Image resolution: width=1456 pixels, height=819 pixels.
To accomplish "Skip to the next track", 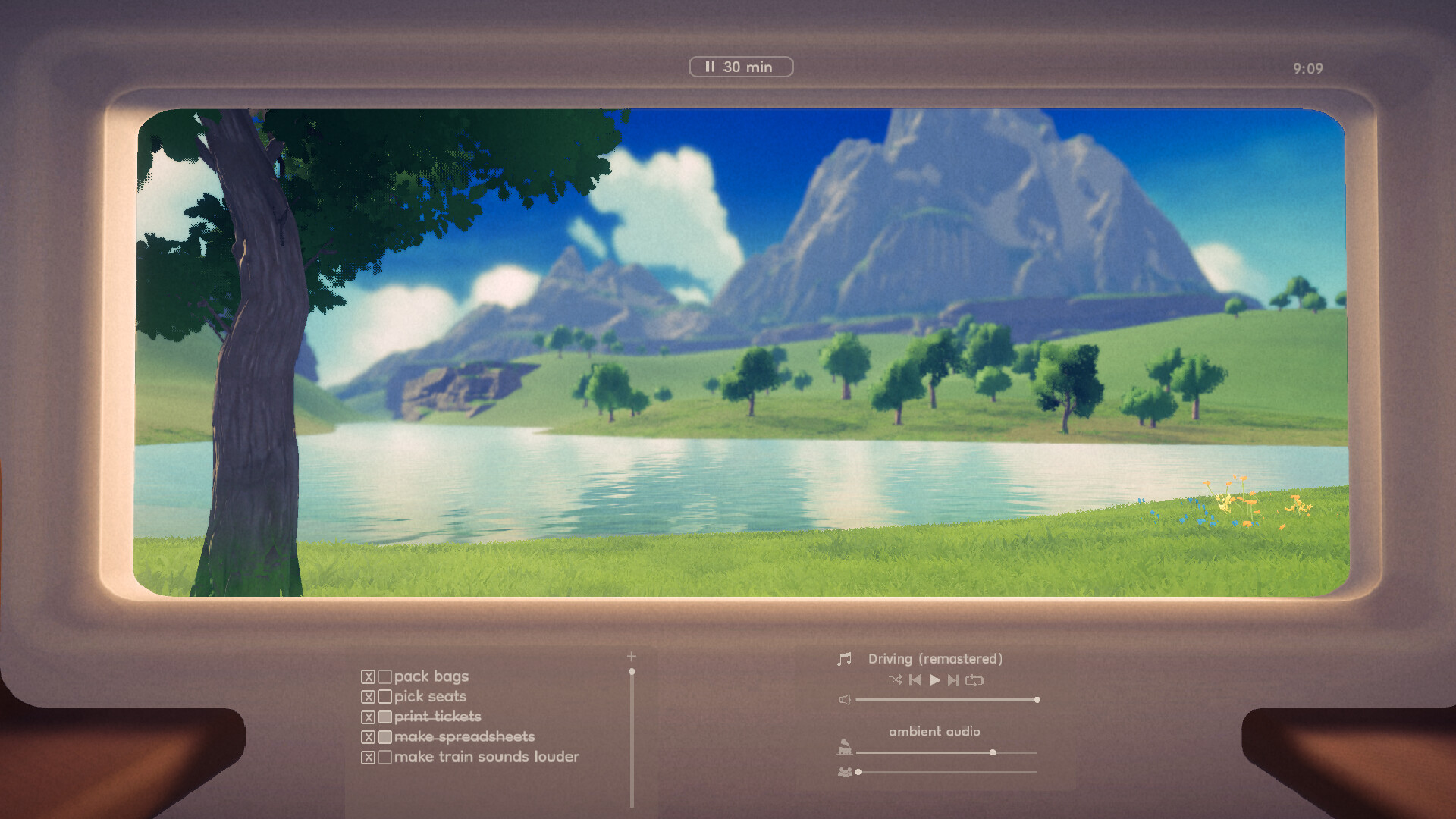I will click(x=952, y=680).
